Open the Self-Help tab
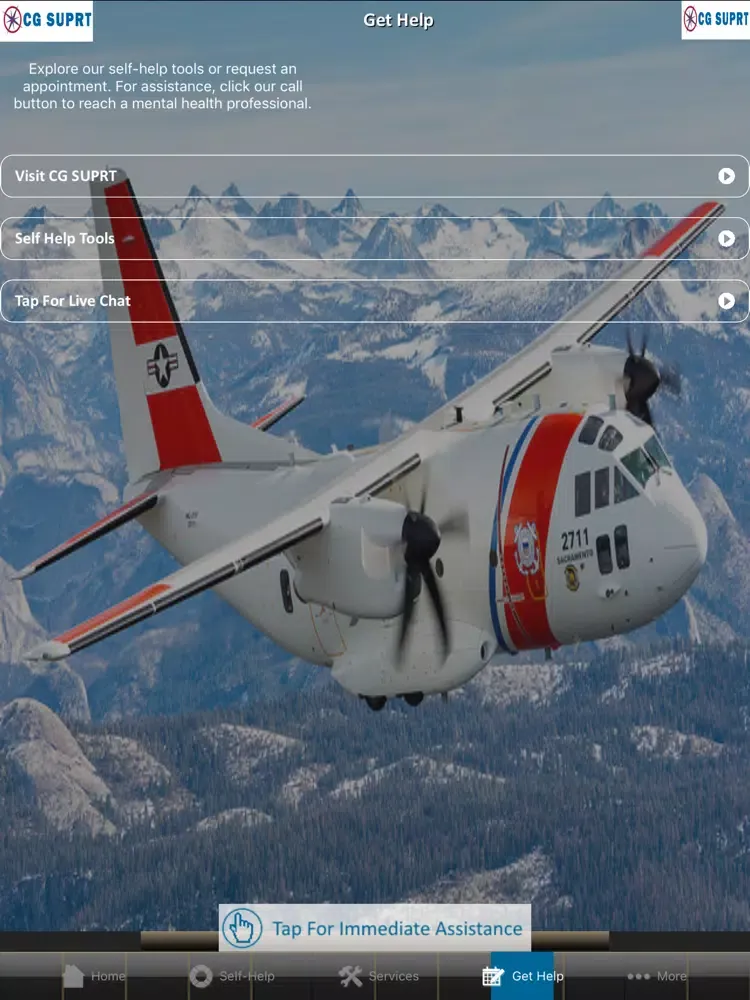750x1000 pixels. 232,976
